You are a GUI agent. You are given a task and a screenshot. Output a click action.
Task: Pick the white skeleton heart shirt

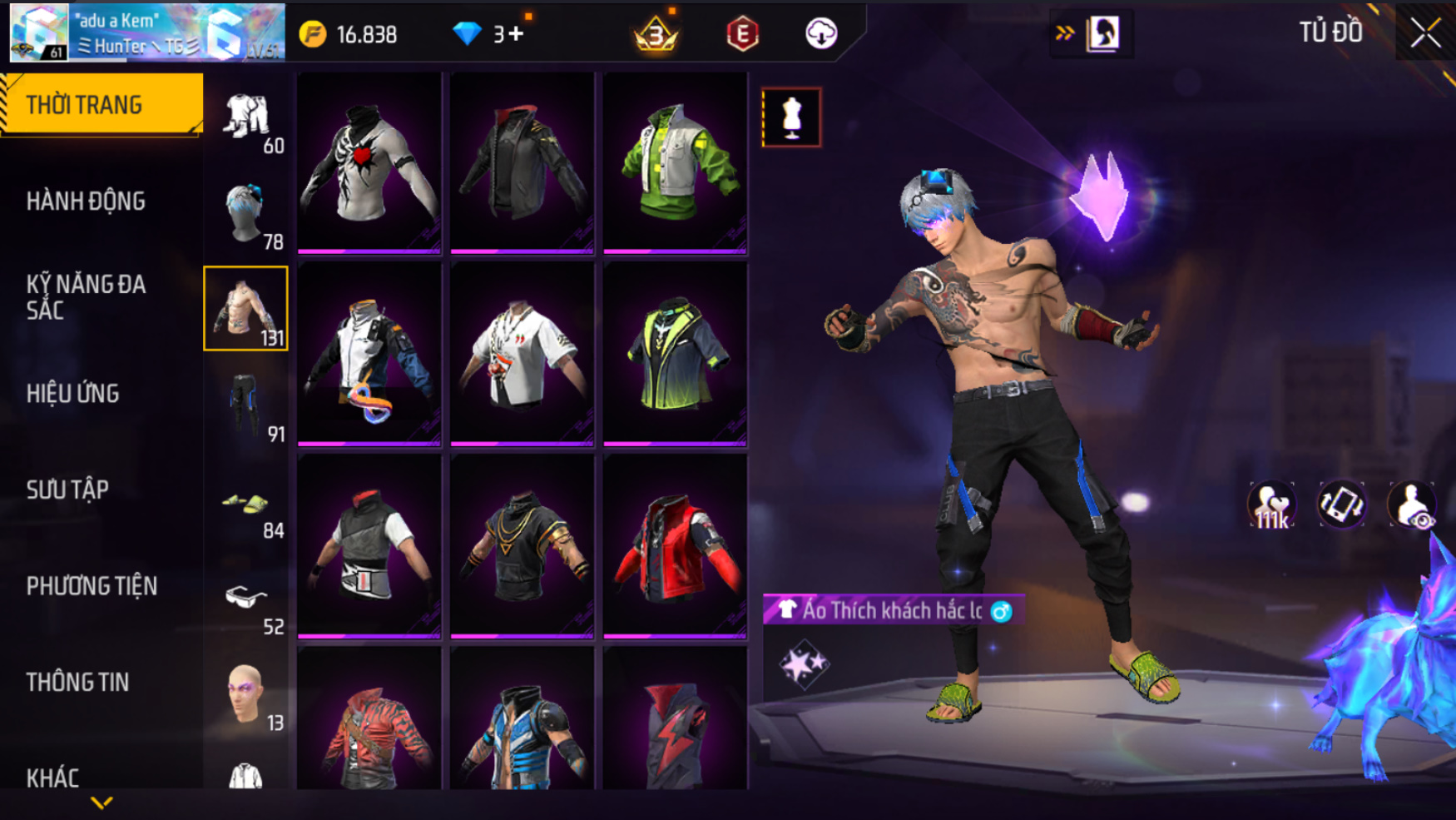369,162
